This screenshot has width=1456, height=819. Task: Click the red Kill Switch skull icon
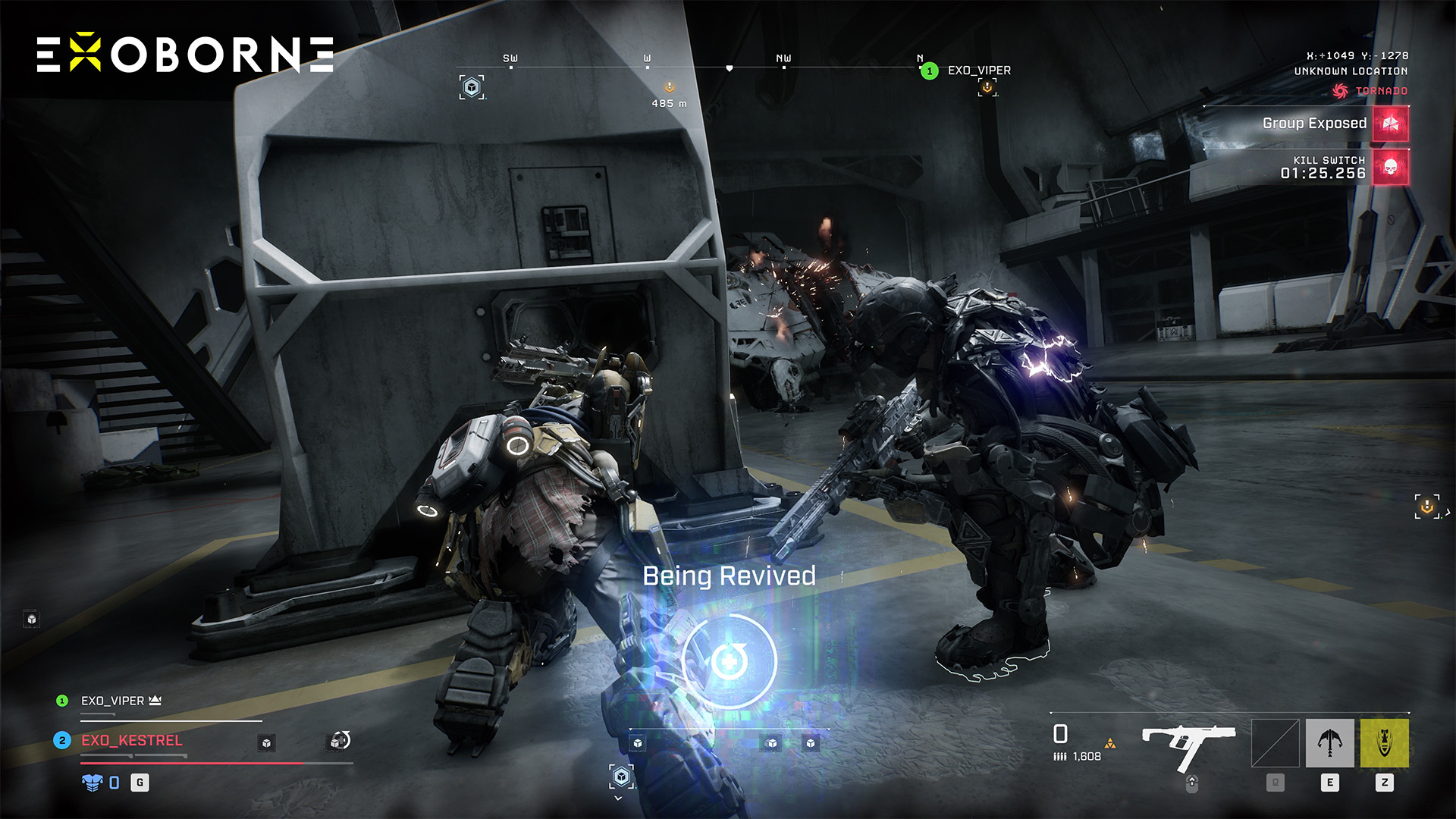[1390, 168]
